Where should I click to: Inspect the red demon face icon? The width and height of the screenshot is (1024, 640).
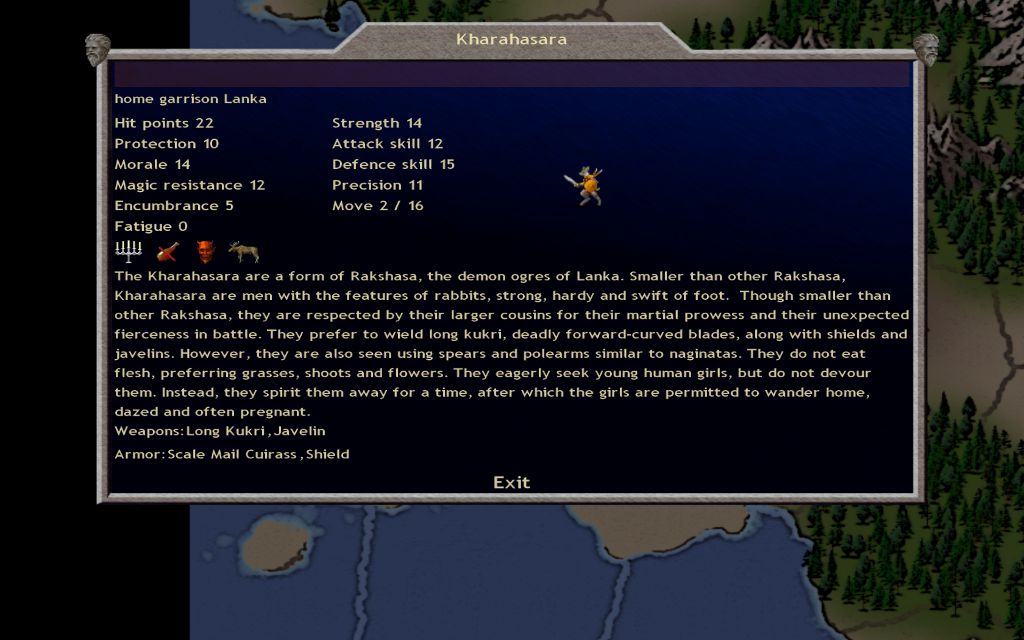[x=205, y=251]
